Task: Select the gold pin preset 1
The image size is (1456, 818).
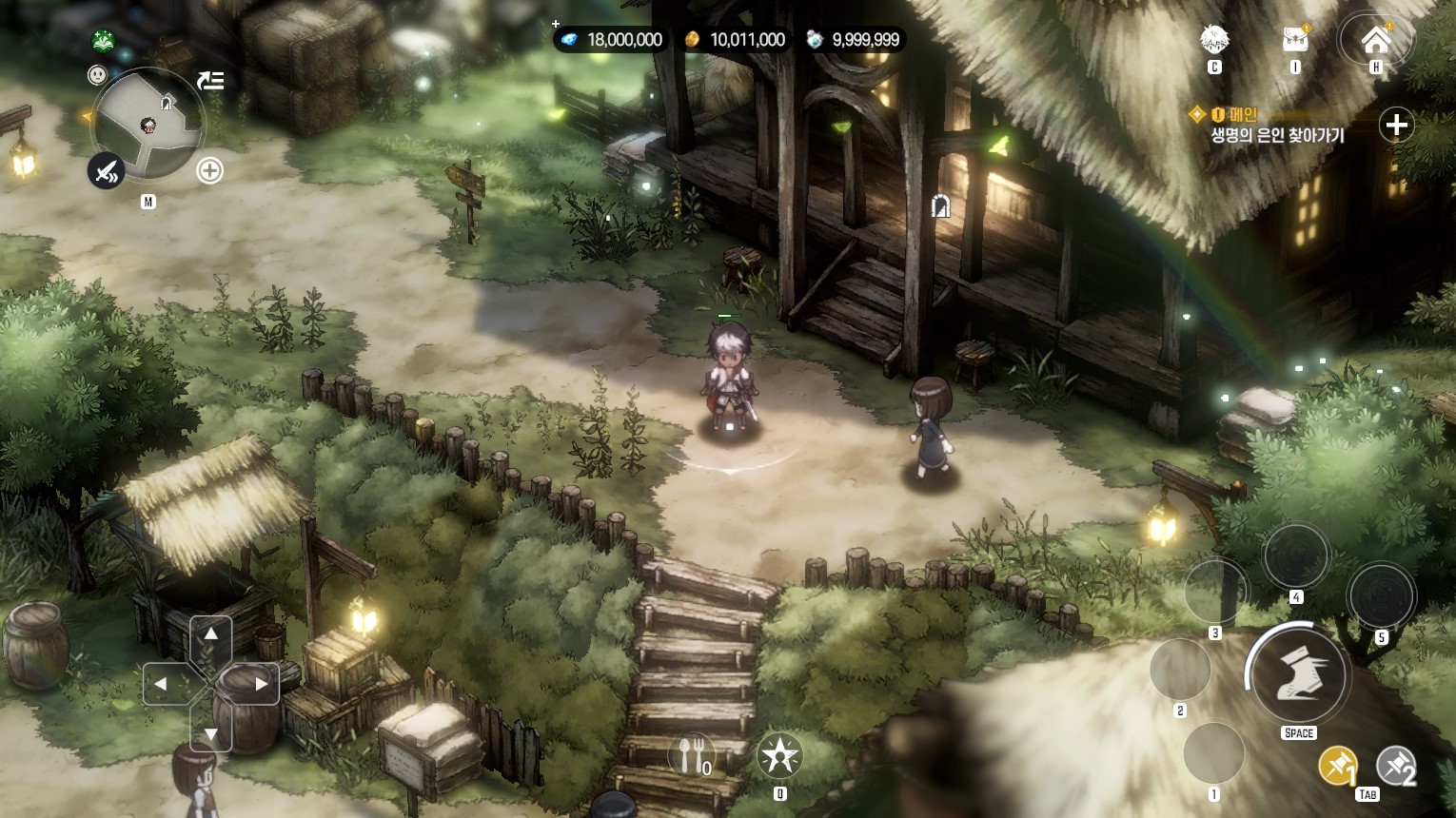Action: [x=1337, y=766]
